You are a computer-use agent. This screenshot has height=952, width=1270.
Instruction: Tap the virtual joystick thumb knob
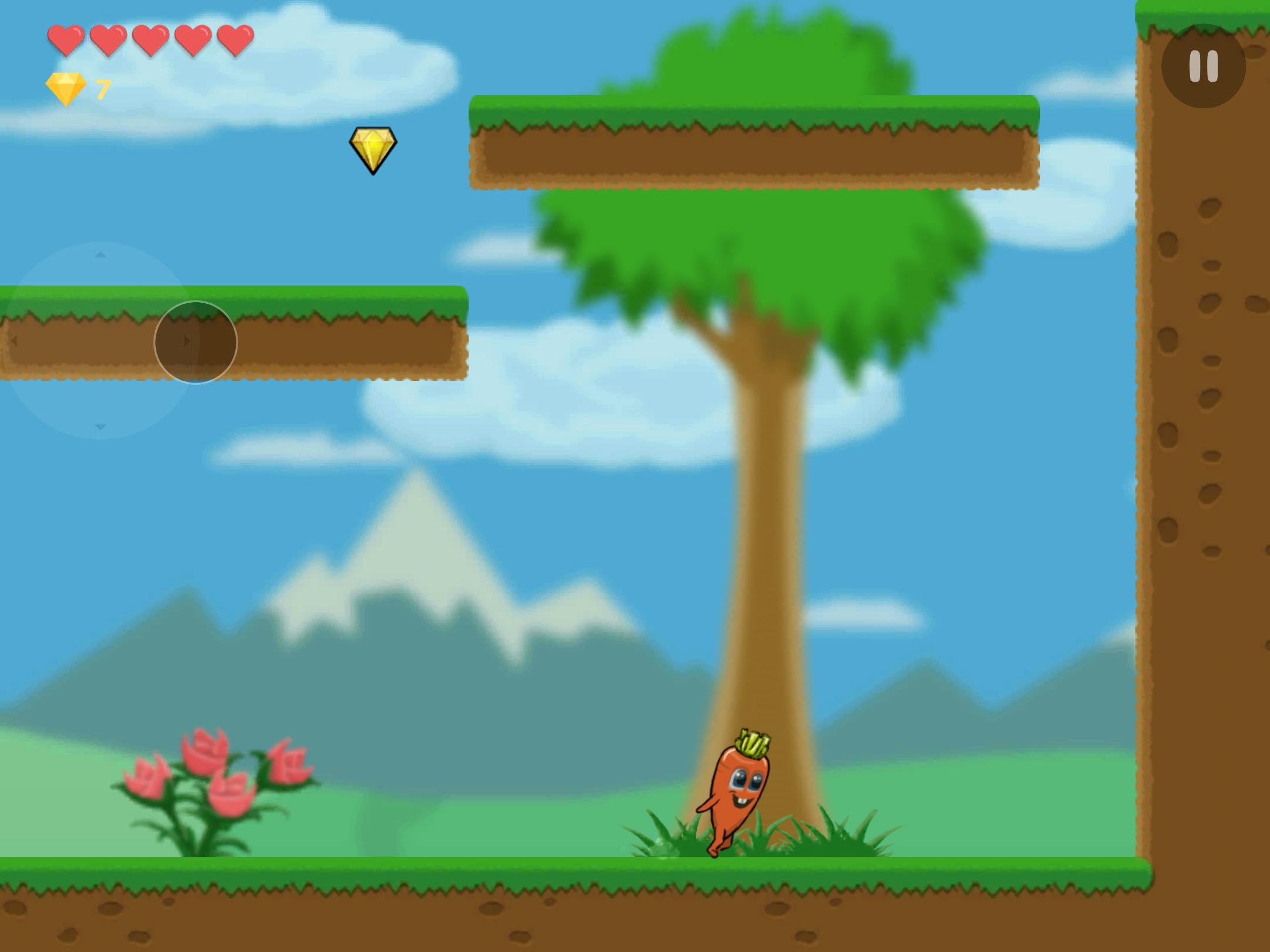pyautogui.click(x=195, y=342)
